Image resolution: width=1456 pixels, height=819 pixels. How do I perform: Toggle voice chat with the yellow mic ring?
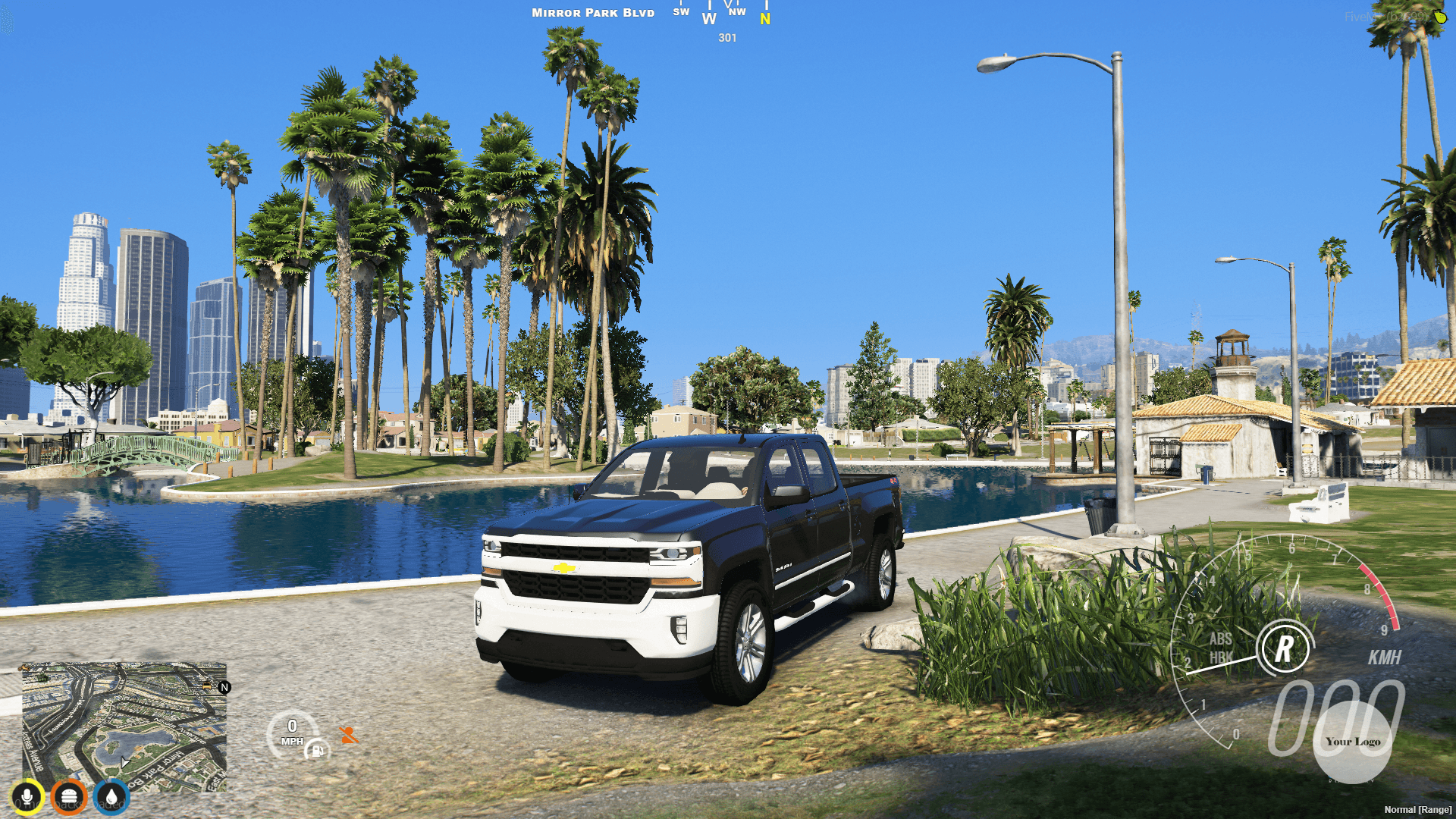coord(27,796)
